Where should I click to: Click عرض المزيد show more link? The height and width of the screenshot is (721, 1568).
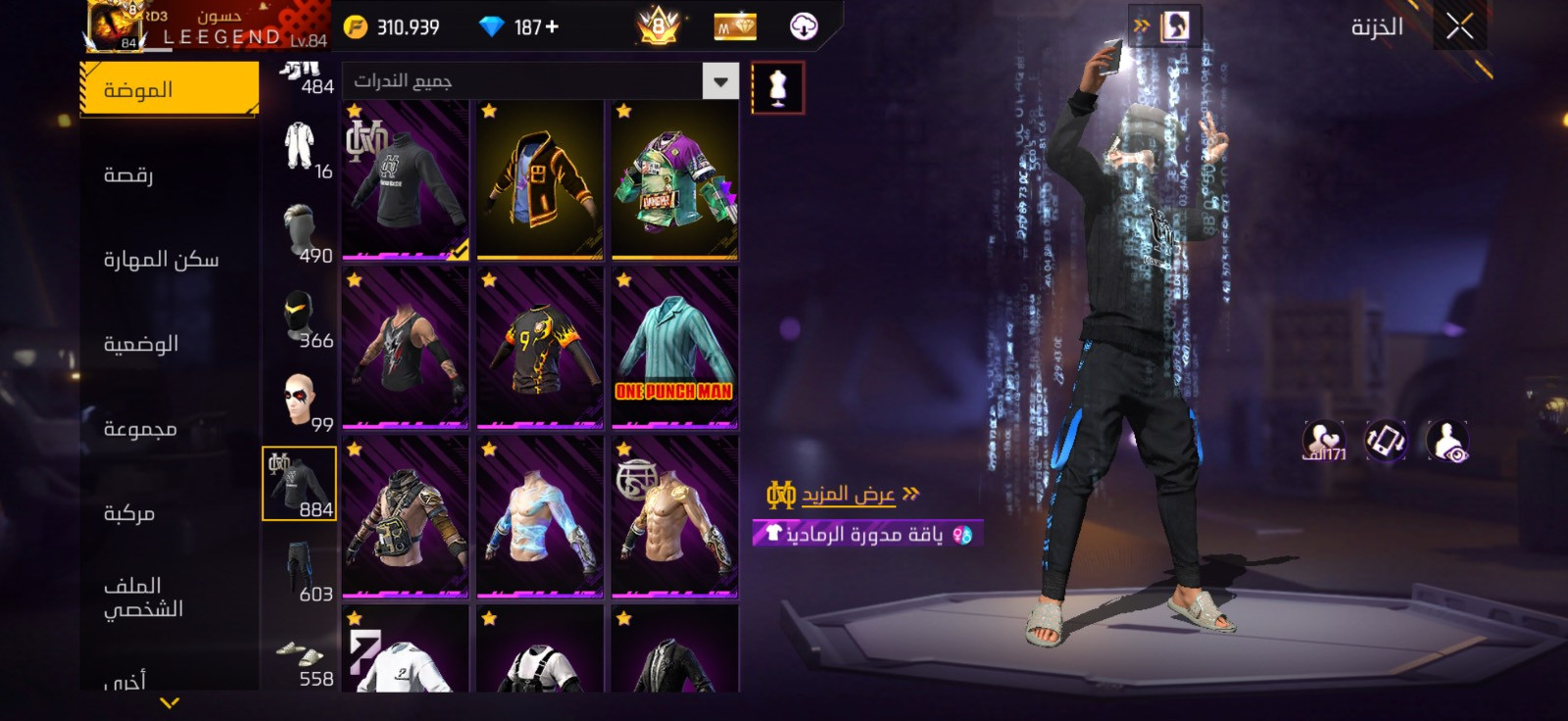[848, 494]
